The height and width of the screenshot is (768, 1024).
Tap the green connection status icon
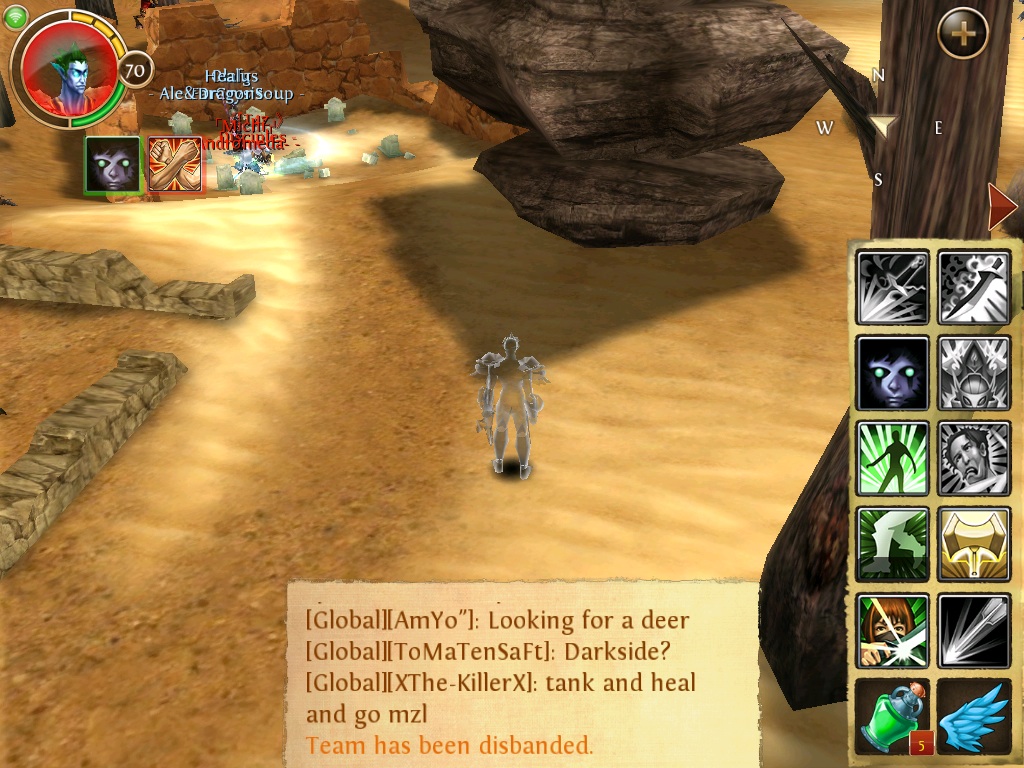tap(15, 19)
